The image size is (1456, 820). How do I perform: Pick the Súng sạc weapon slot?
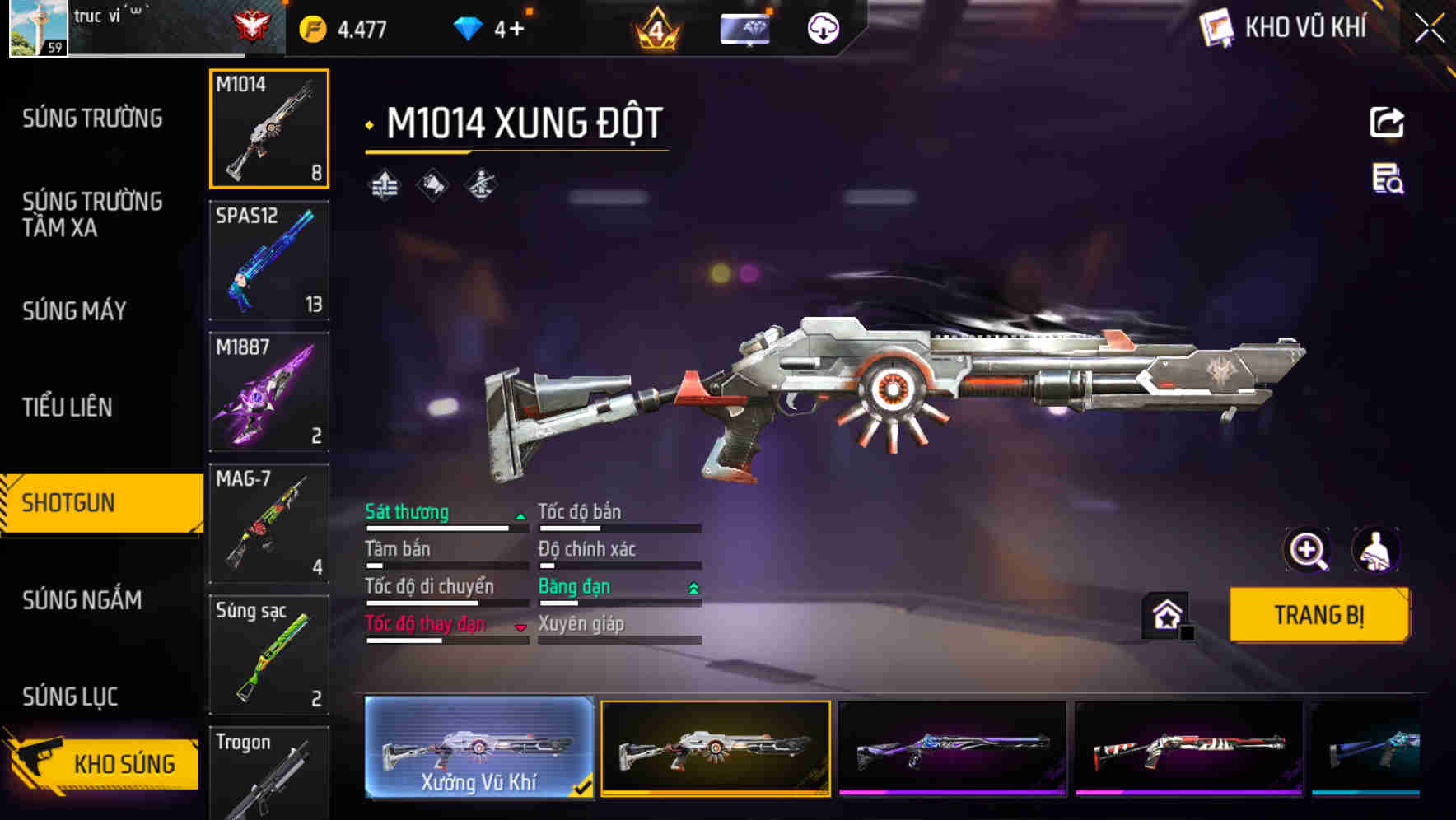point(269,655)
